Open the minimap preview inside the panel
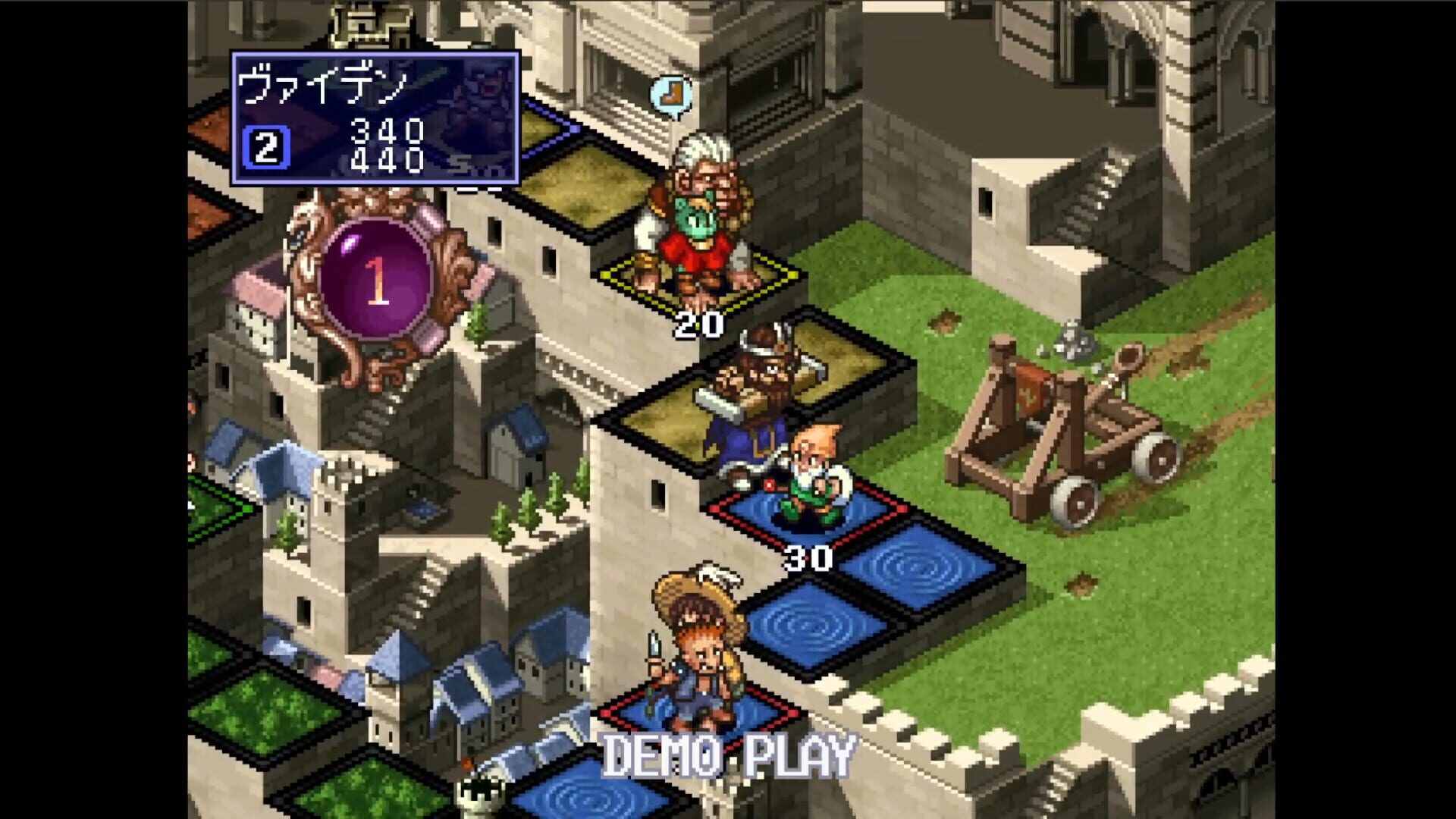1456x819 pixels. pyautogui.click(x=474, y=114)
